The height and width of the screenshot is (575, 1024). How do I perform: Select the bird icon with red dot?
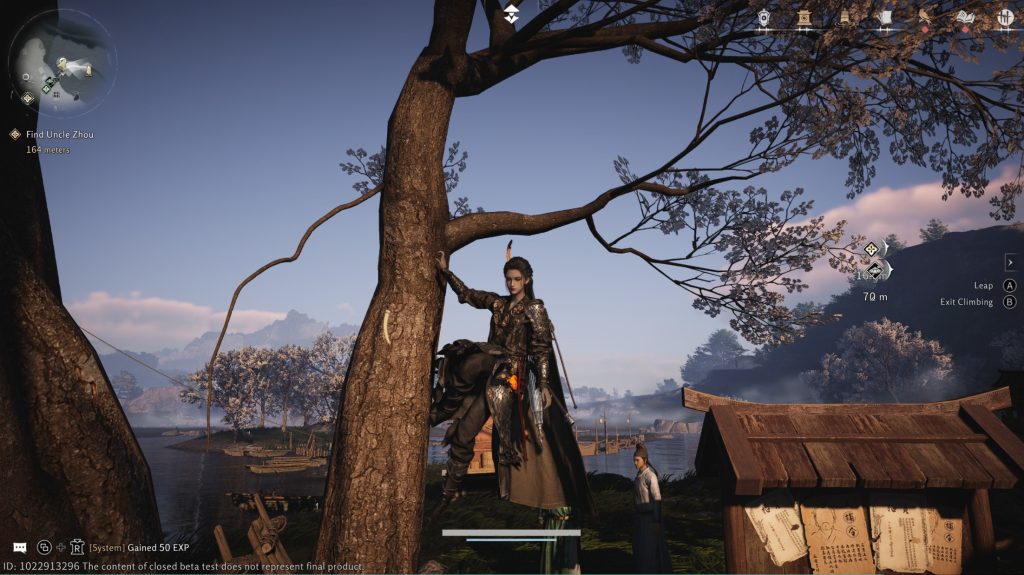pyautogui.click(x=925, y=17)
